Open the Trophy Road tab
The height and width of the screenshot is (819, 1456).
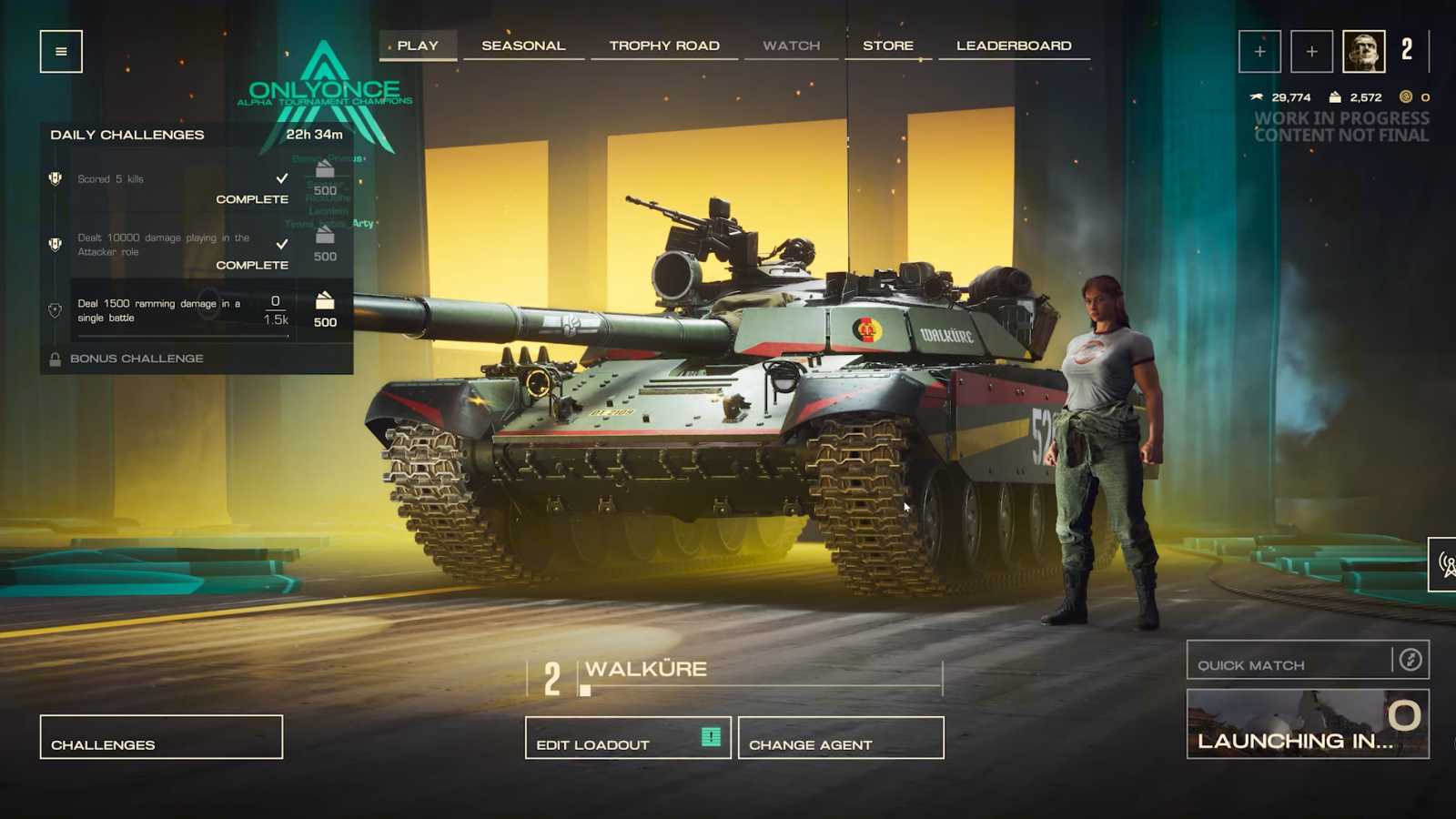[664, 44]
